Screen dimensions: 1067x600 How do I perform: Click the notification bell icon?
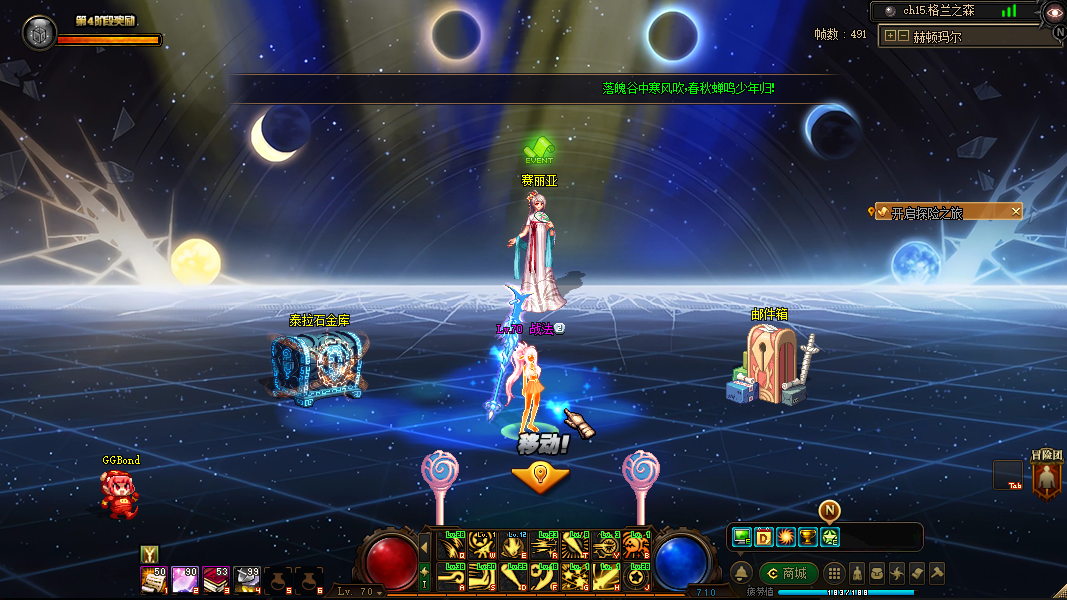tap(741, 574)
